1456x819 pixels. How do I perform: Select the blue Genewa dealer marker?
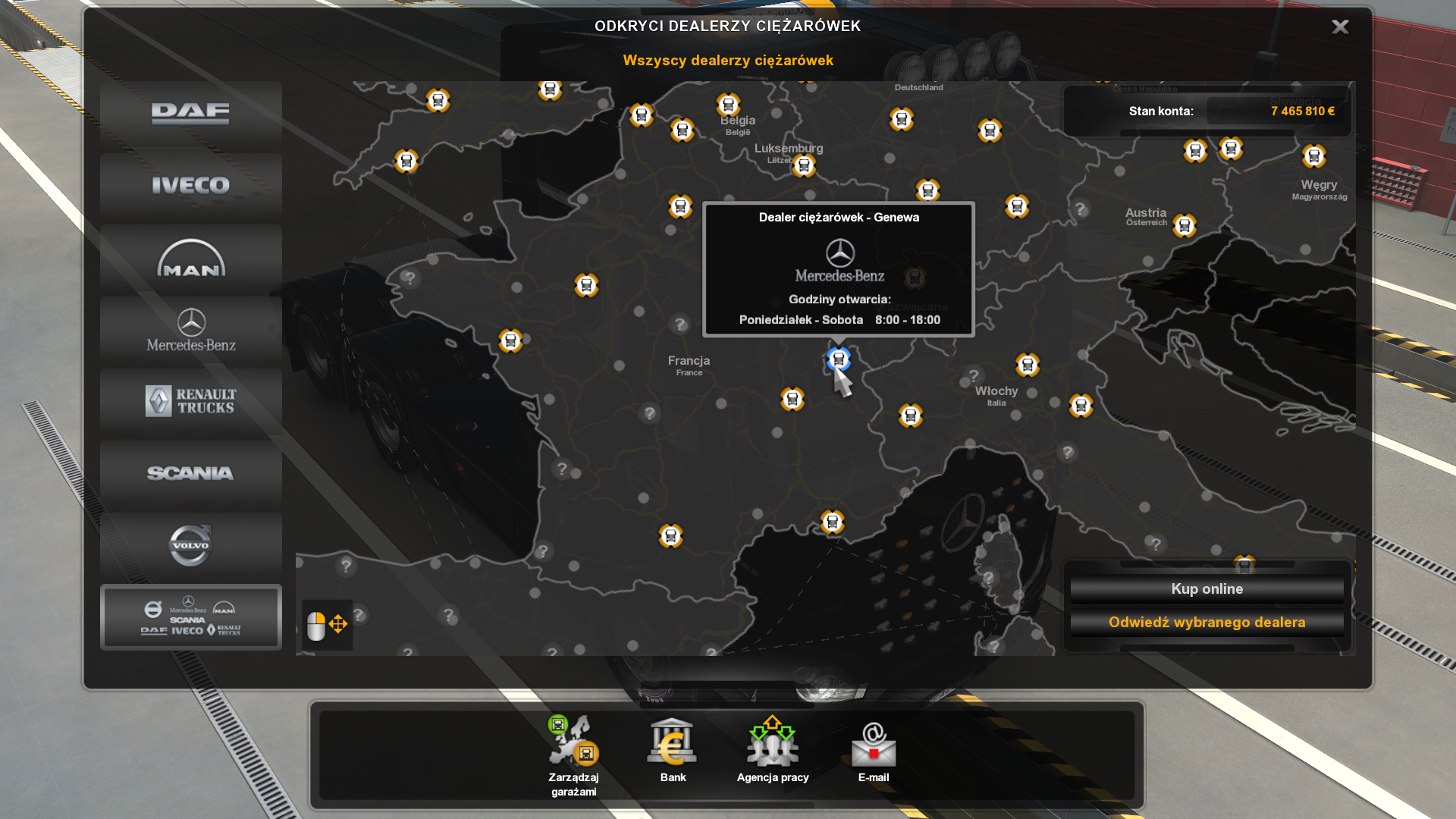pos(838,359)
